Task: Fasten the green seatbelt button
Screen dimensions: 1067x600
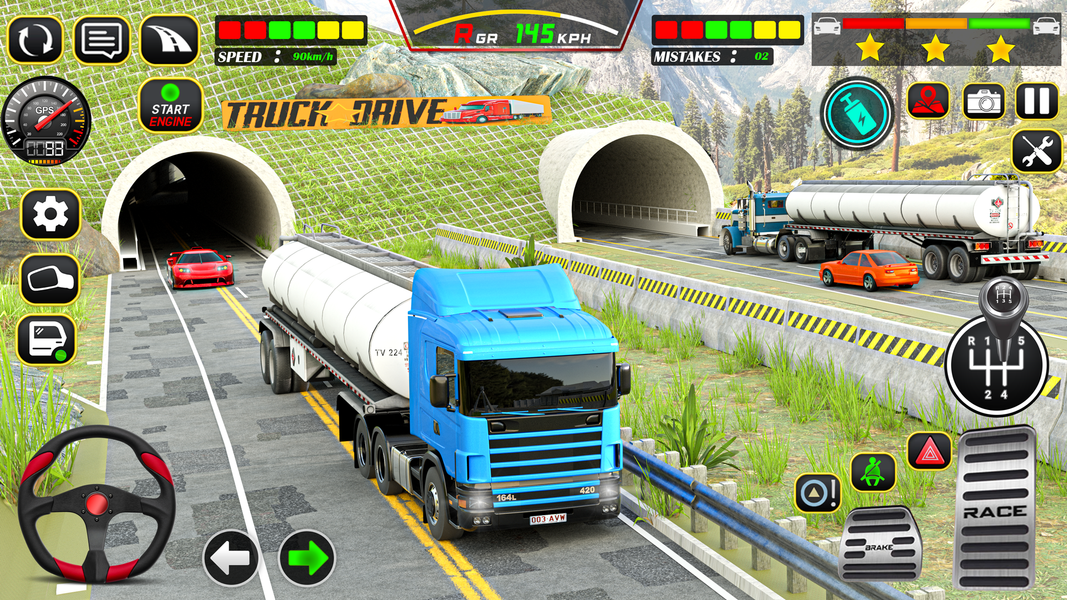Action: (872, 472)
